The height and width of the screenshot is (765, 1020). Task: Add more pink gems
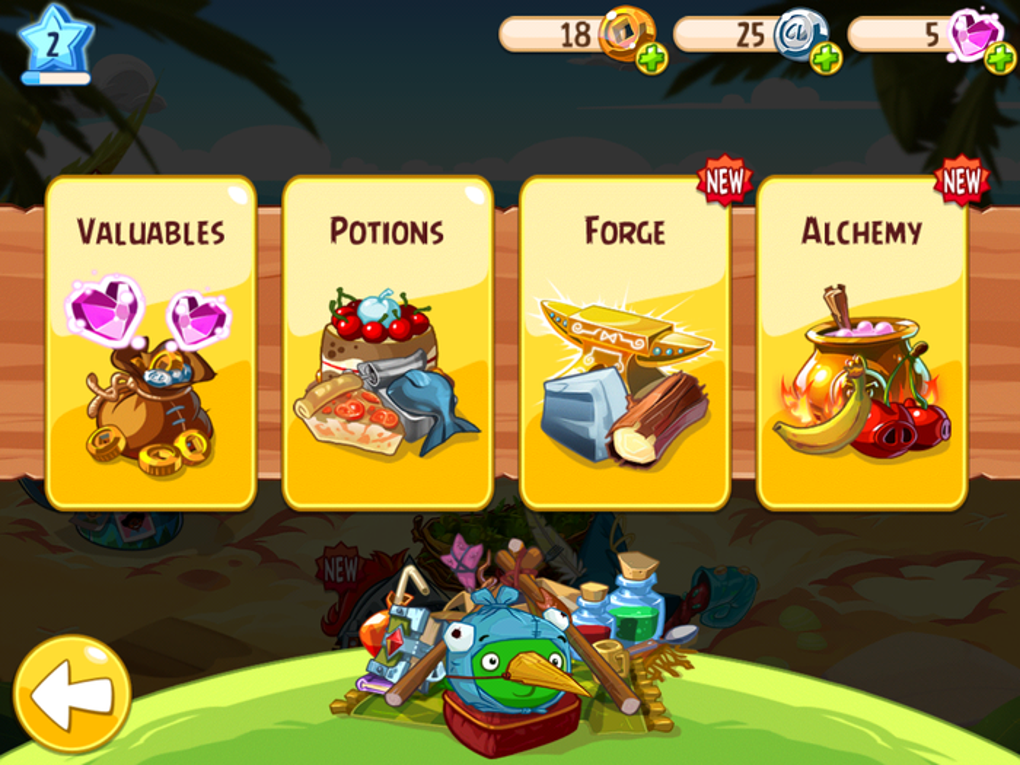tap(999, 58)
